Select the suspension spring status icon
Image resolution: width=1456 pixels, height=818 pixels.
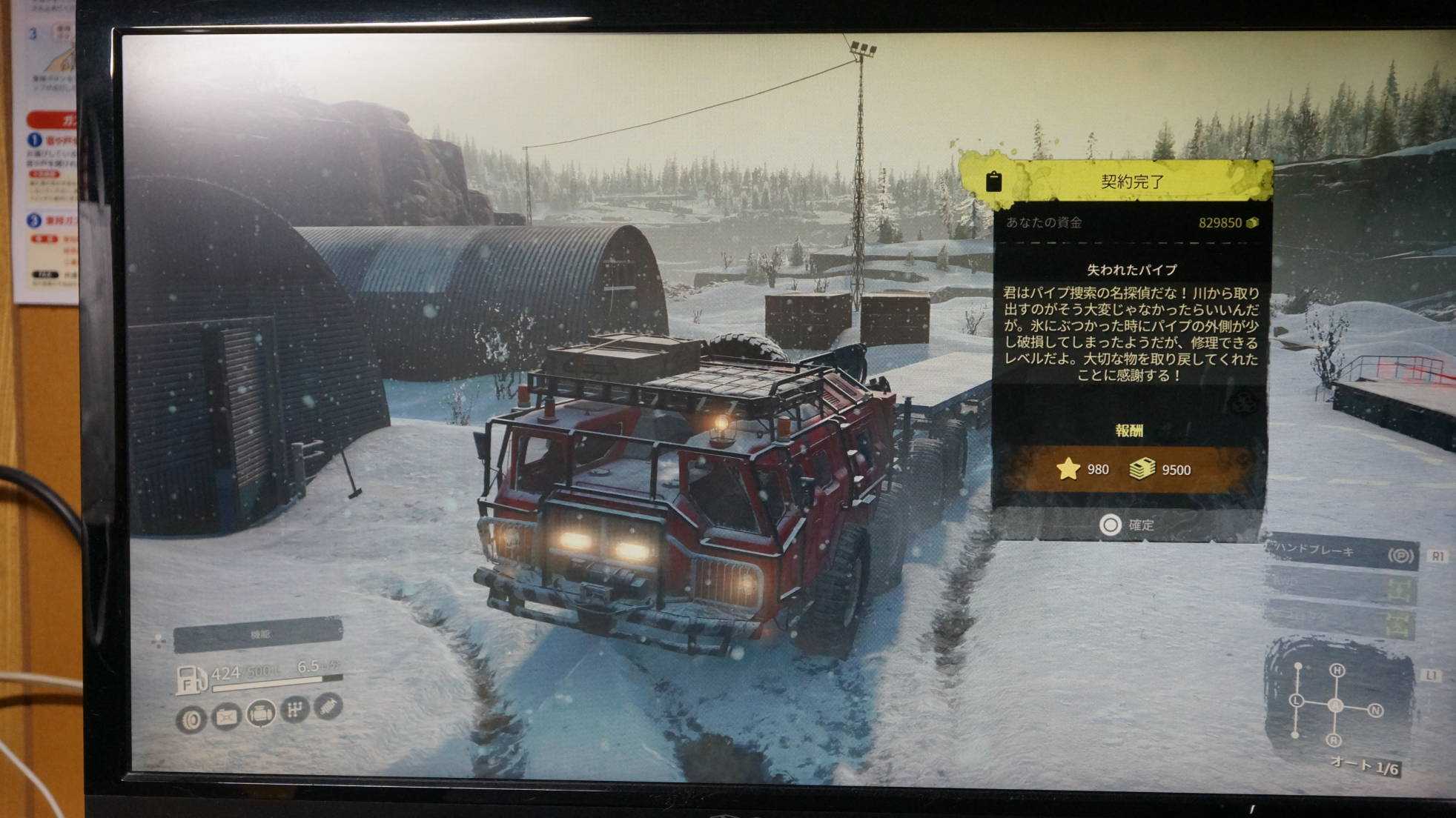tap(328, 706)
